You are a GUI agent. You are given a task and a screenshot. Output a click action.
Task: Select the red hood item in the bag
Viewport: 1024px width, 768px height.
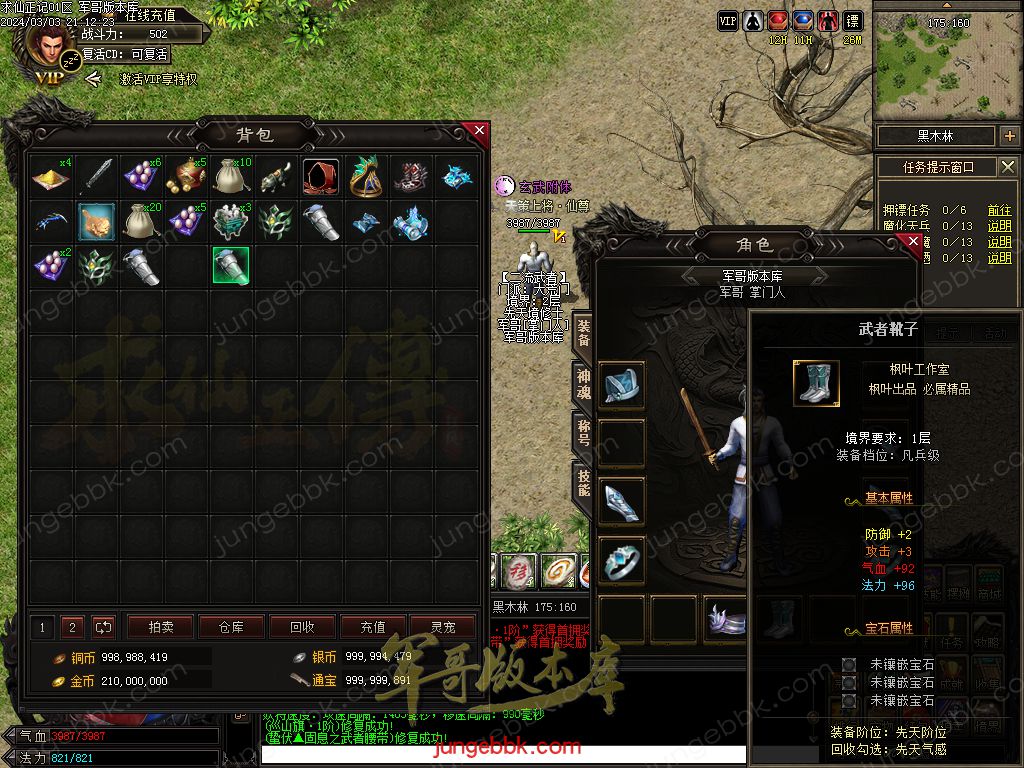320,176
